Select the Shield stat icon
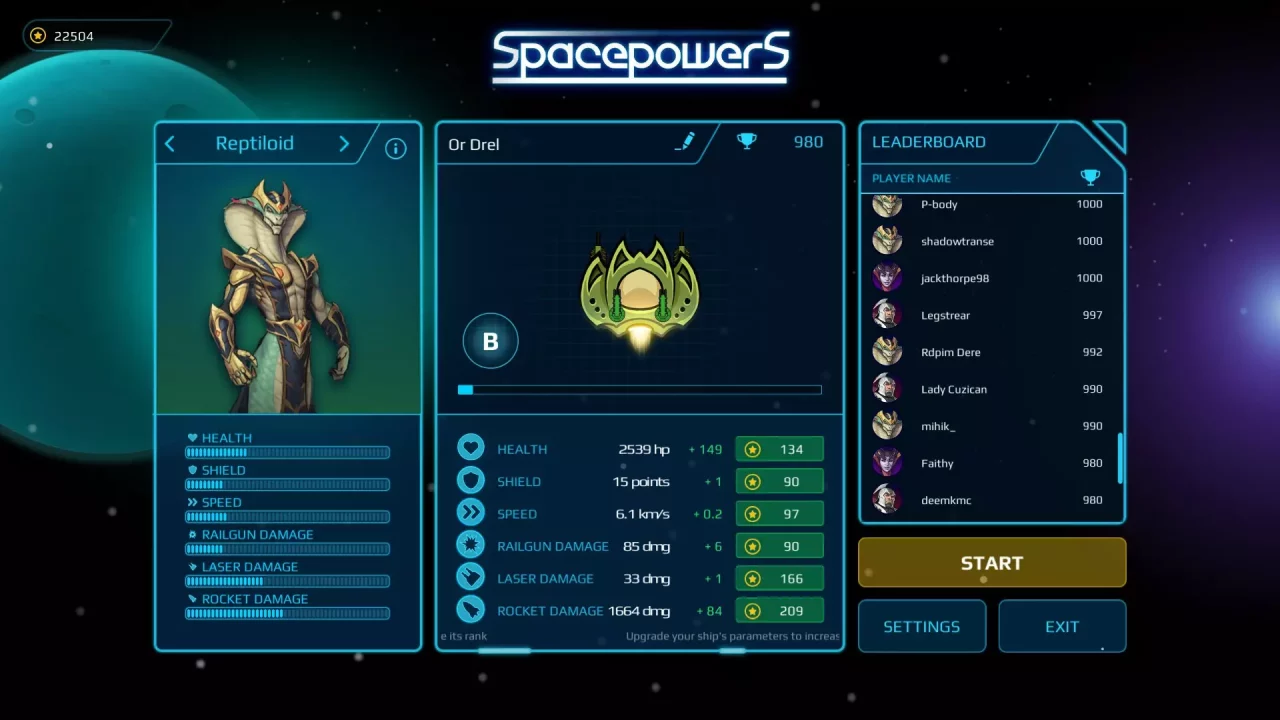This screenshot has width=1280, height=720. (471, 481)
